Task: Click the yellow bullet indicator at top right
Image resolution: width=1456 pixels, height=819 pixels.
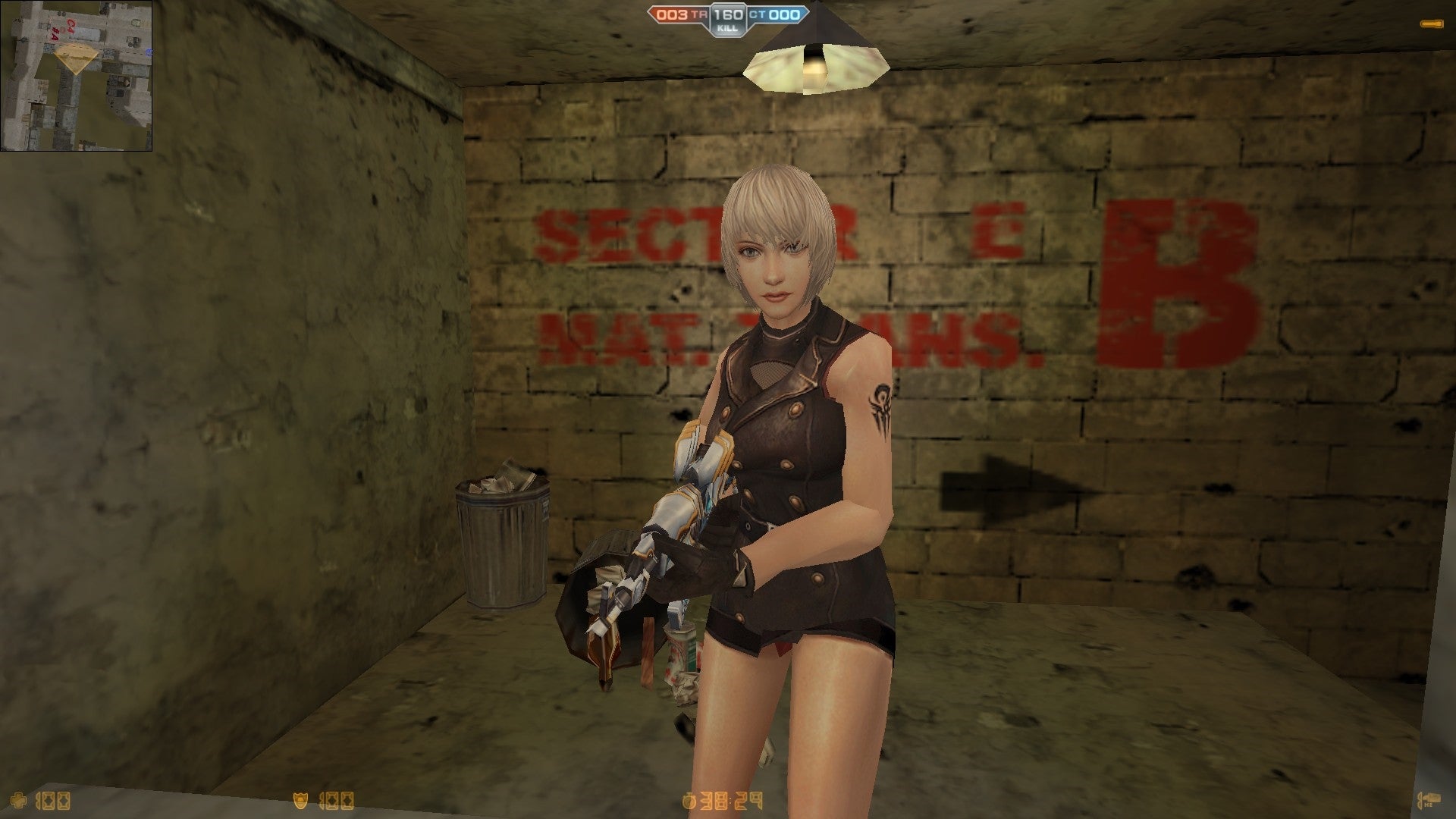Action: (x=1431, y=24)
